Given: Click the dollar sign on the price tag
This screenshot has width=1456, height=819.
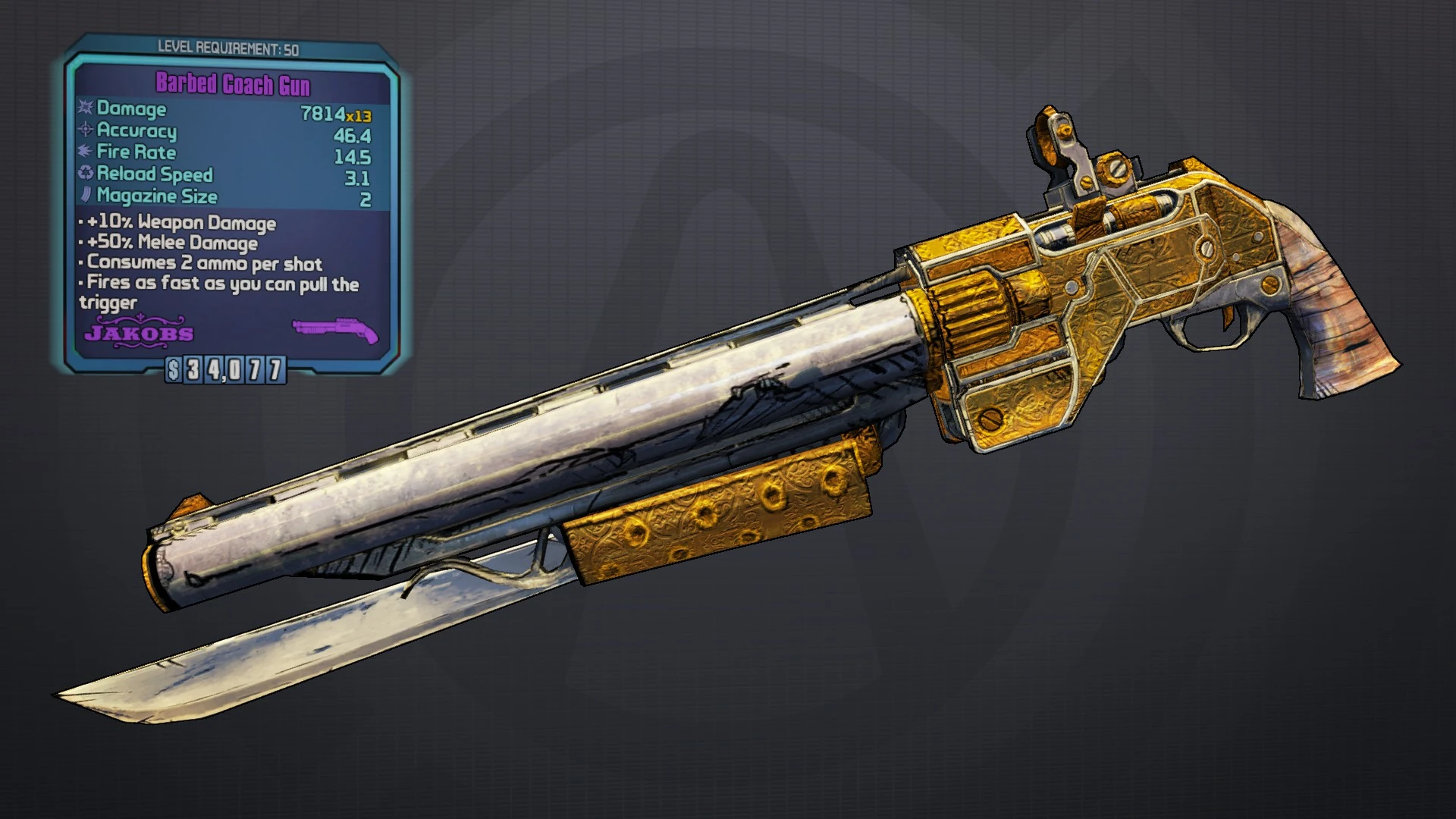Looking at the screenshot, I should (x=173, y=371).
